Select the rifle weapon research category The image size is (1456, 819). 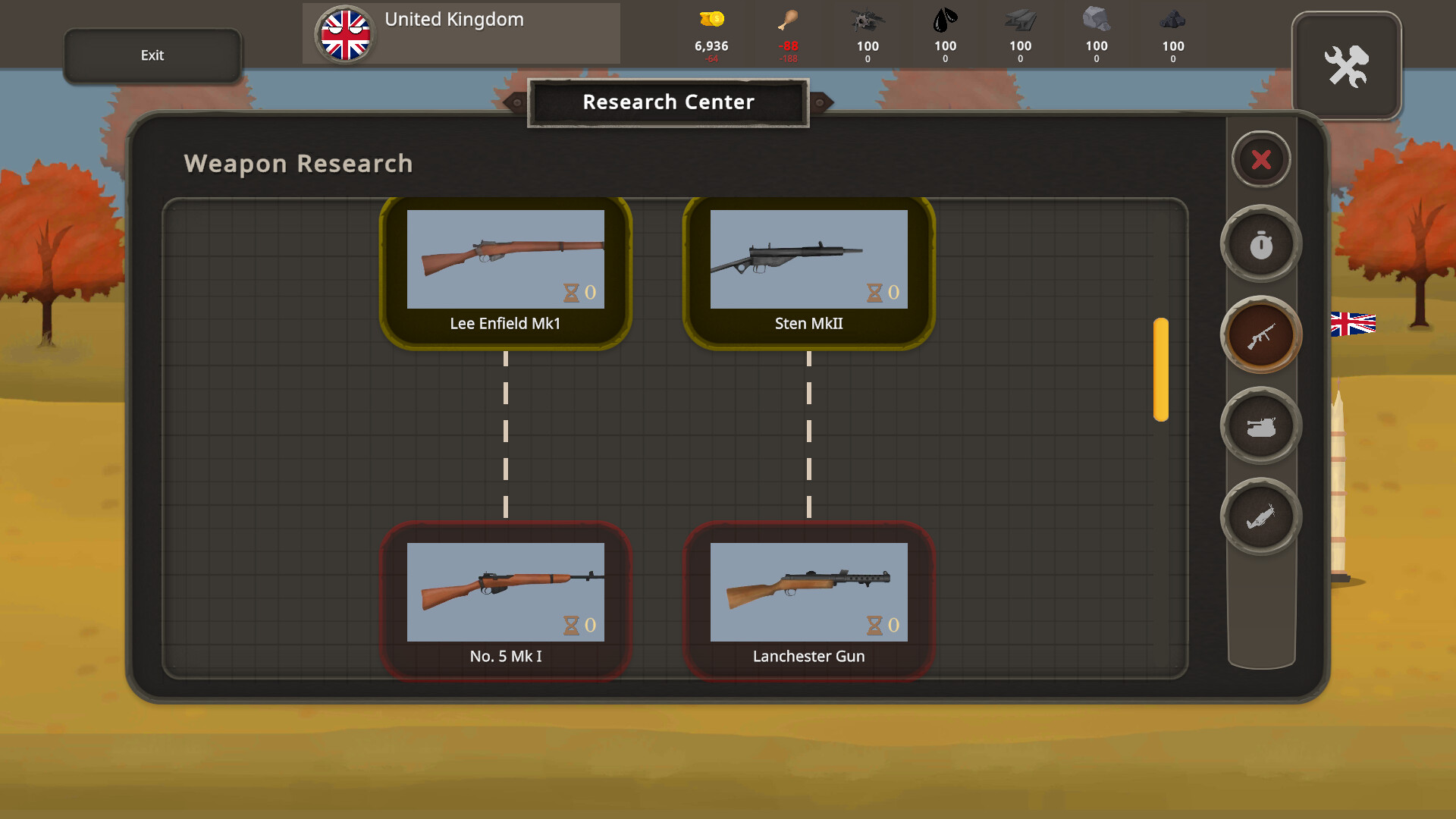[1261, 335]
